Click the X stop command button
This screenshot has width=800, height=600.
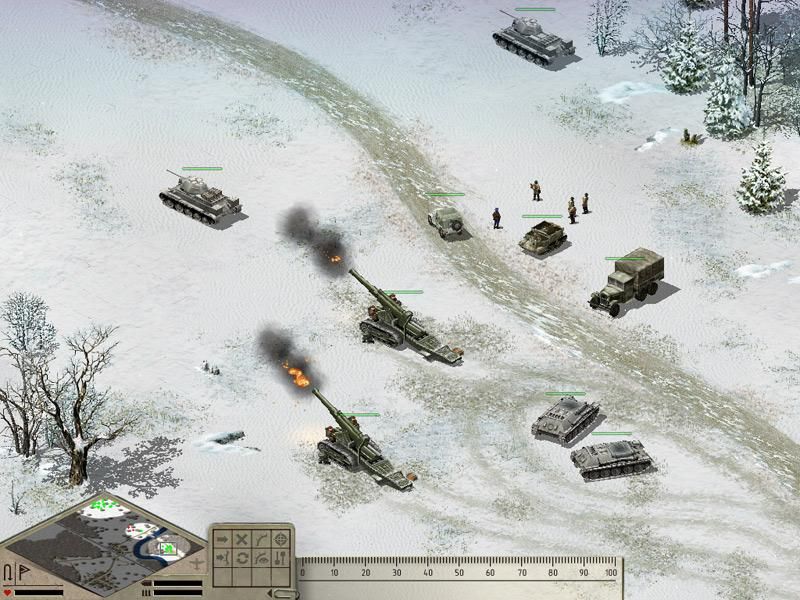(241, 538)
